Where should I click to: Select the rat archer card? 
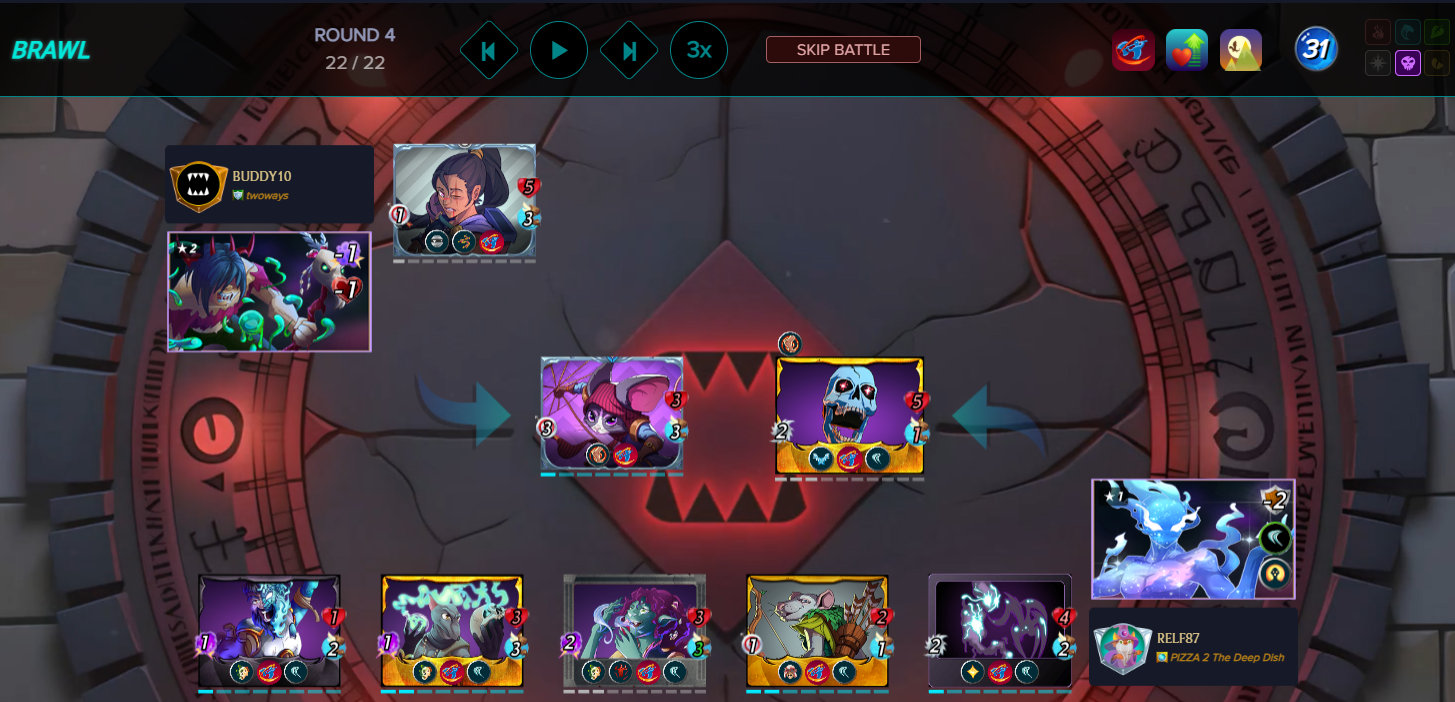(x=817, y=630)
